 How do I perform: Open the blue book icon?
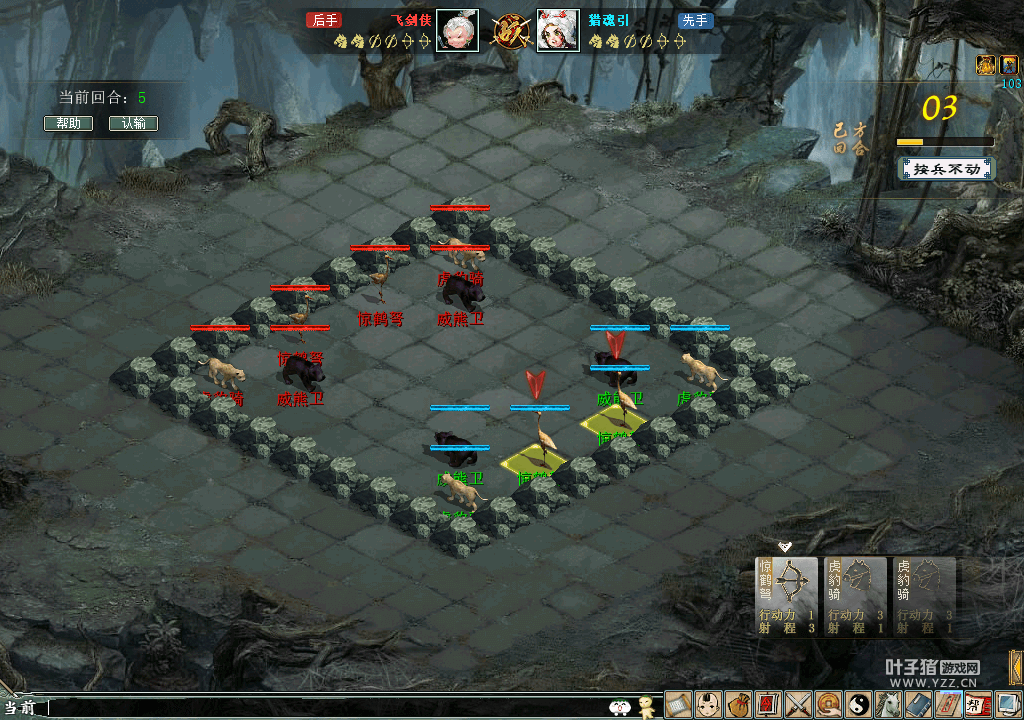(x=918, y=704)
